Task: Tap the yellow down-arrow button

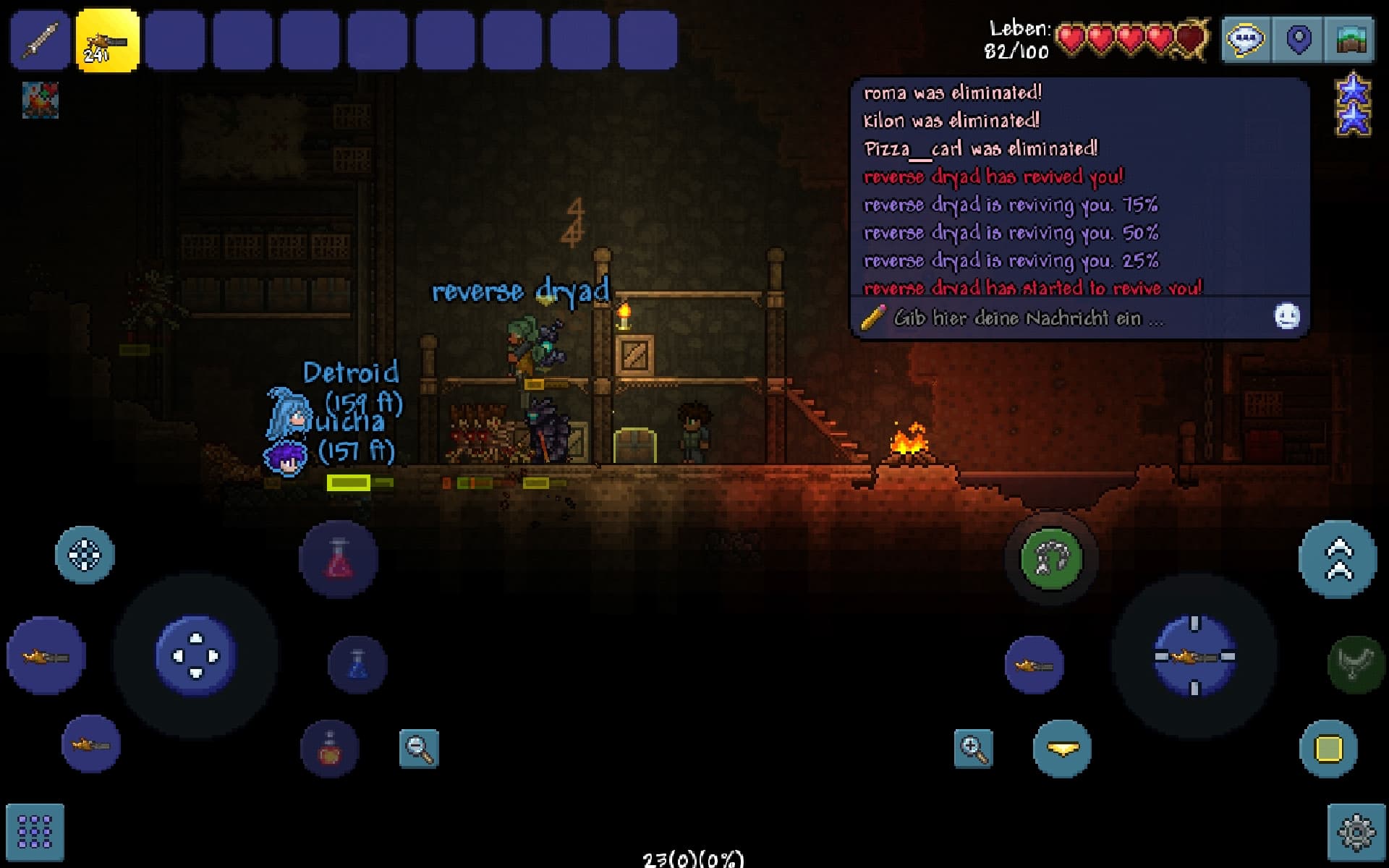Action: 1062,749
